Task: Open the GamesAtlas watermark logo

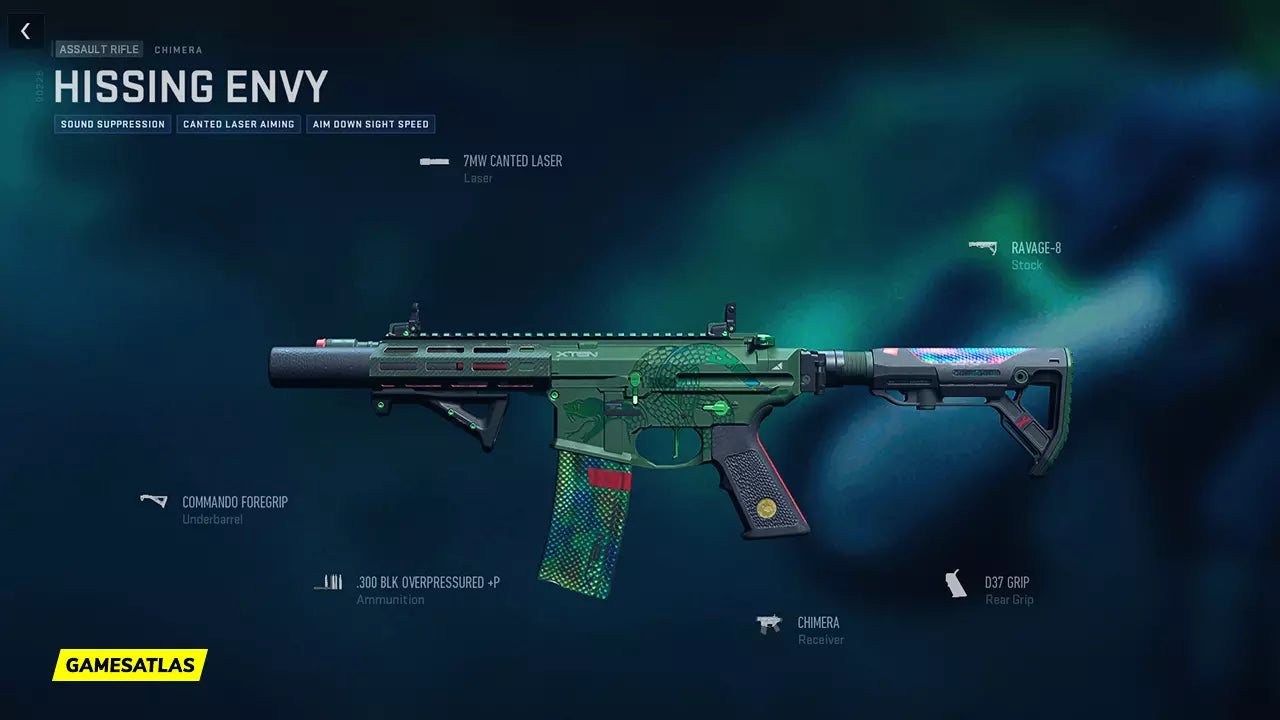Action: (x=130, y=665)
